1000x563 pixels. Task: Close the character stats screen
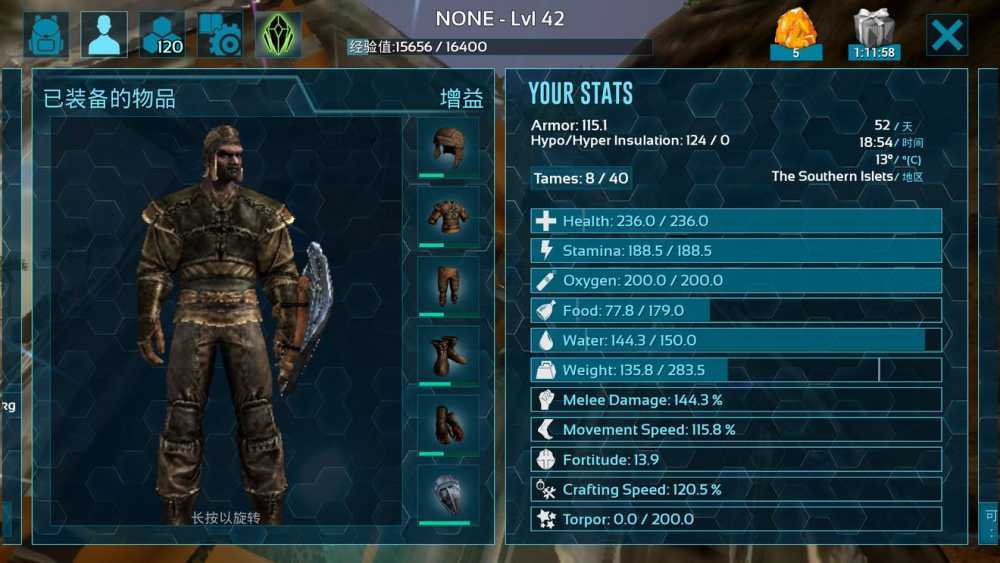[x=946, y=35]
